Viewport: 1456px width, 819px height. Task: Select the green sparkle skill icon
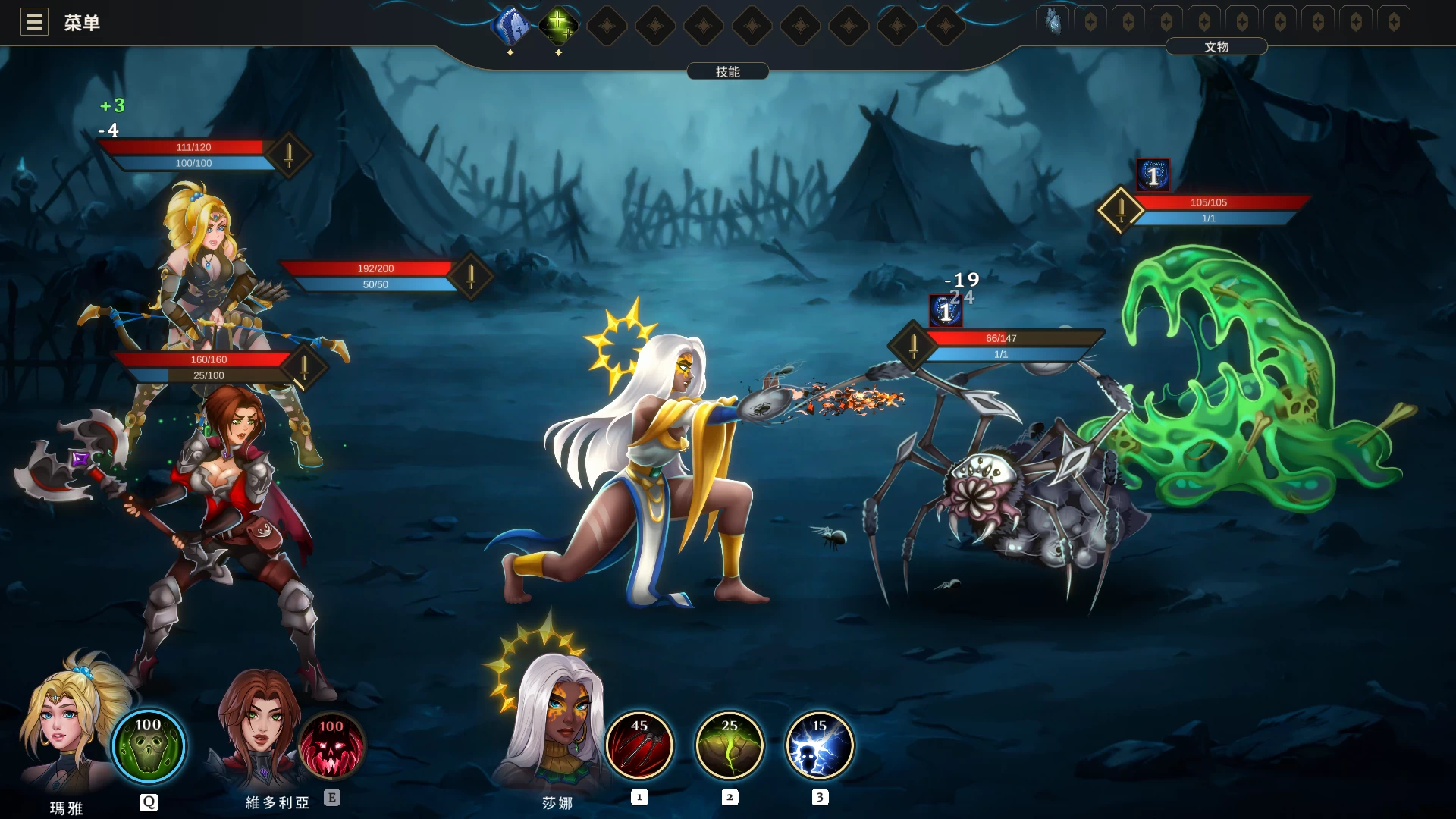point(558,26)
